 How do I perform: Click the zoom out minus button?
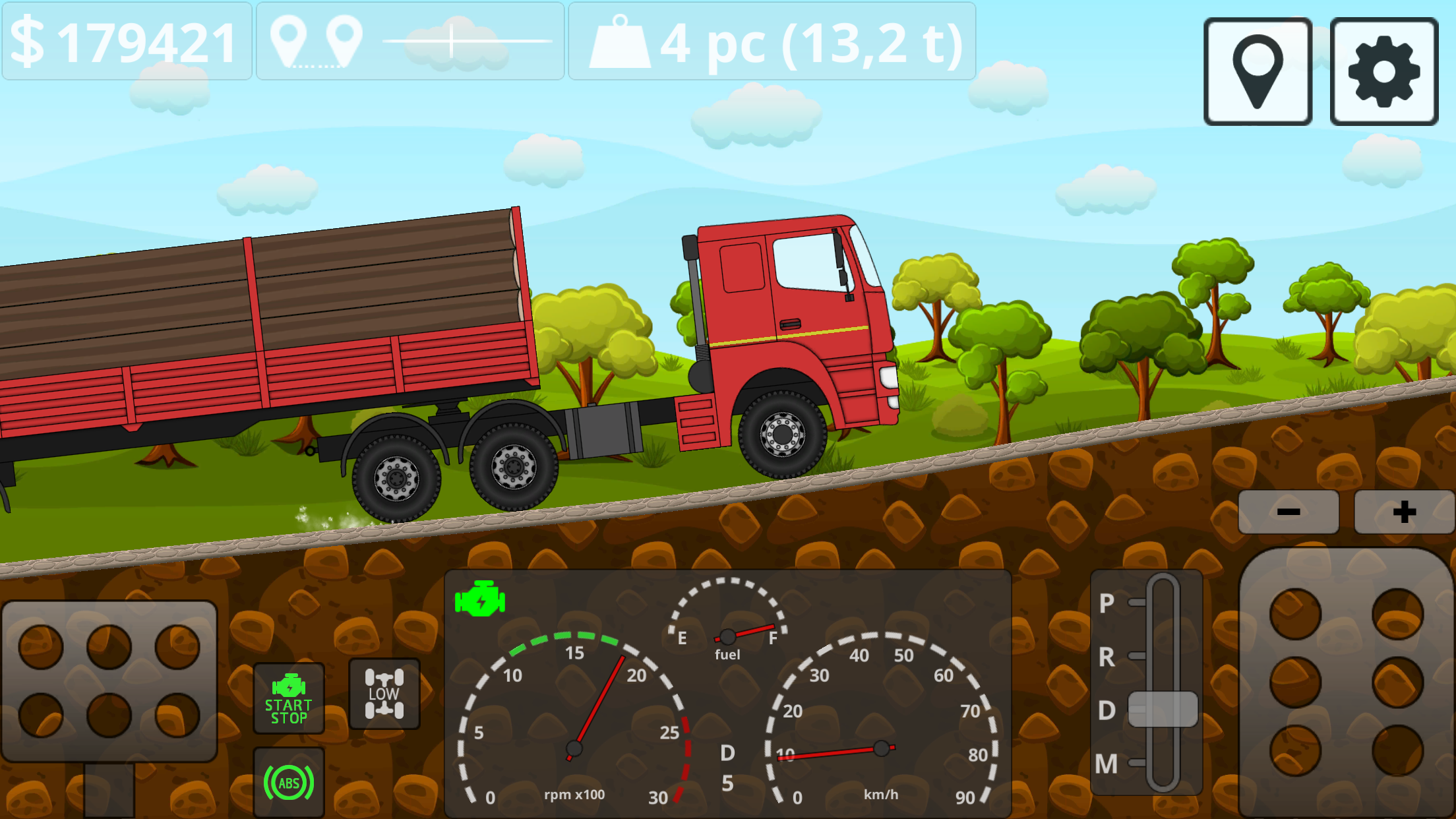click(1287, 511)
